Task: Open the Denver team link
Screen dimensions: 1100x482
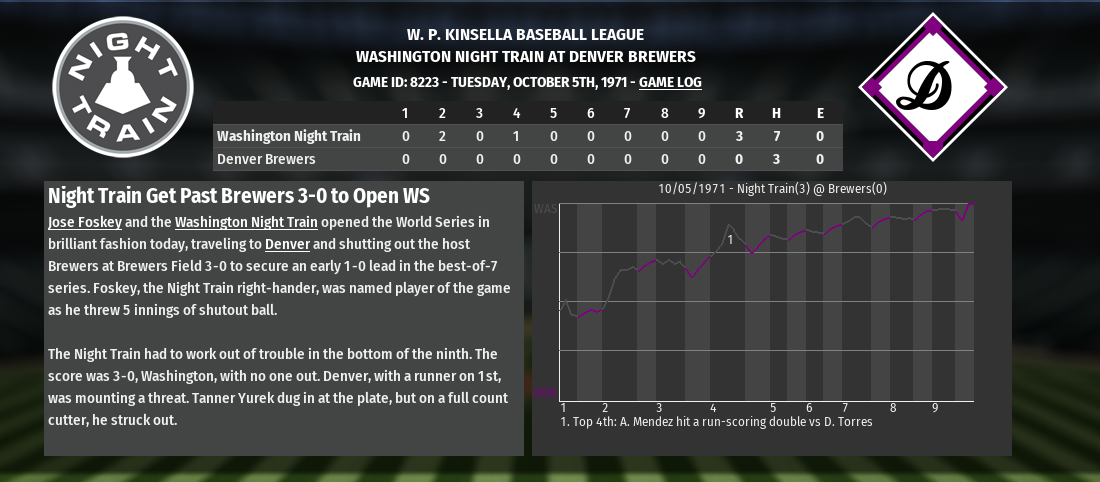Action: point(290,244)
